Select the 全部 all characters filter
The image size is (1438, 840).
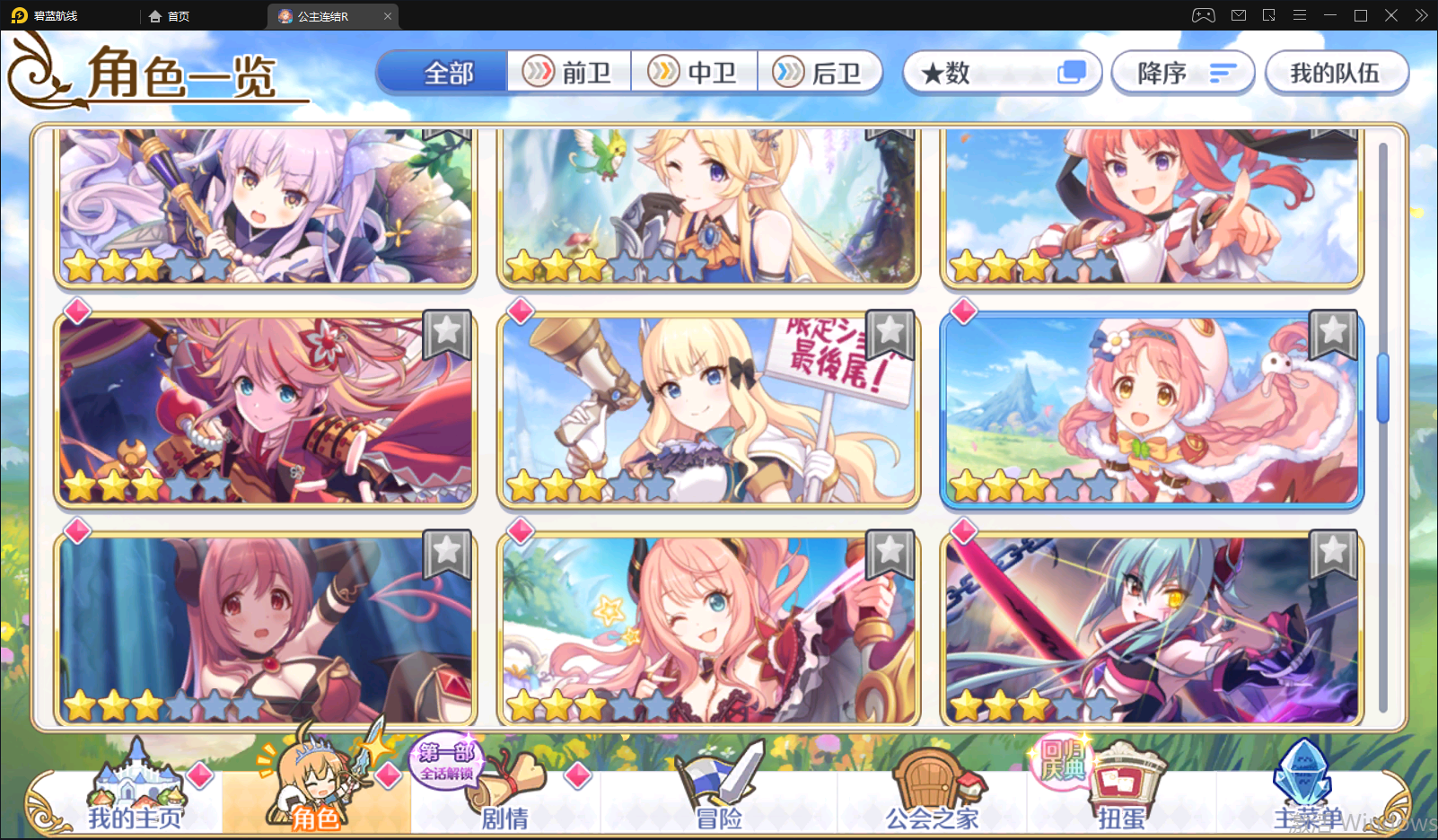click(443, 73)
